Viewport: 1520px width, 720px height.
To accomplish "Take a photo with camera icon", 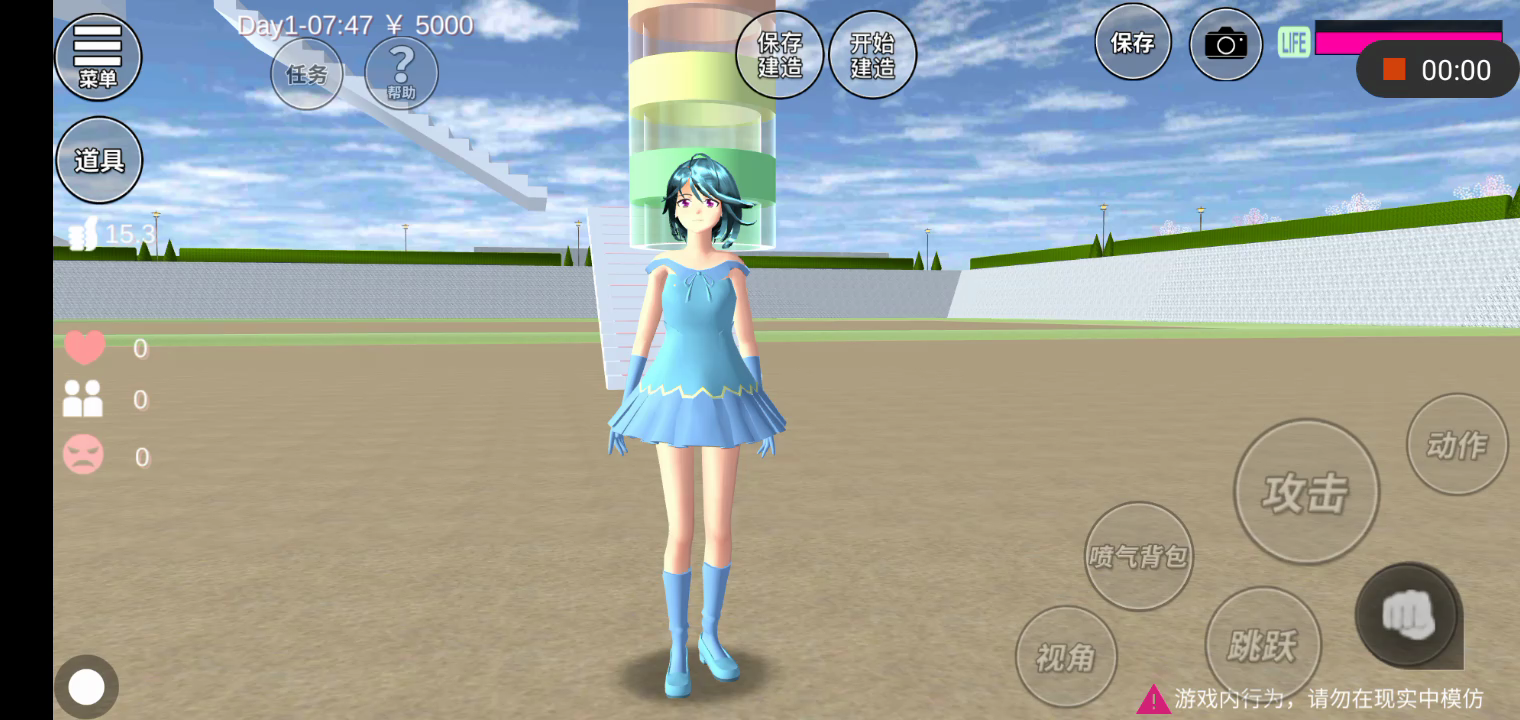I will [1225, 44].
